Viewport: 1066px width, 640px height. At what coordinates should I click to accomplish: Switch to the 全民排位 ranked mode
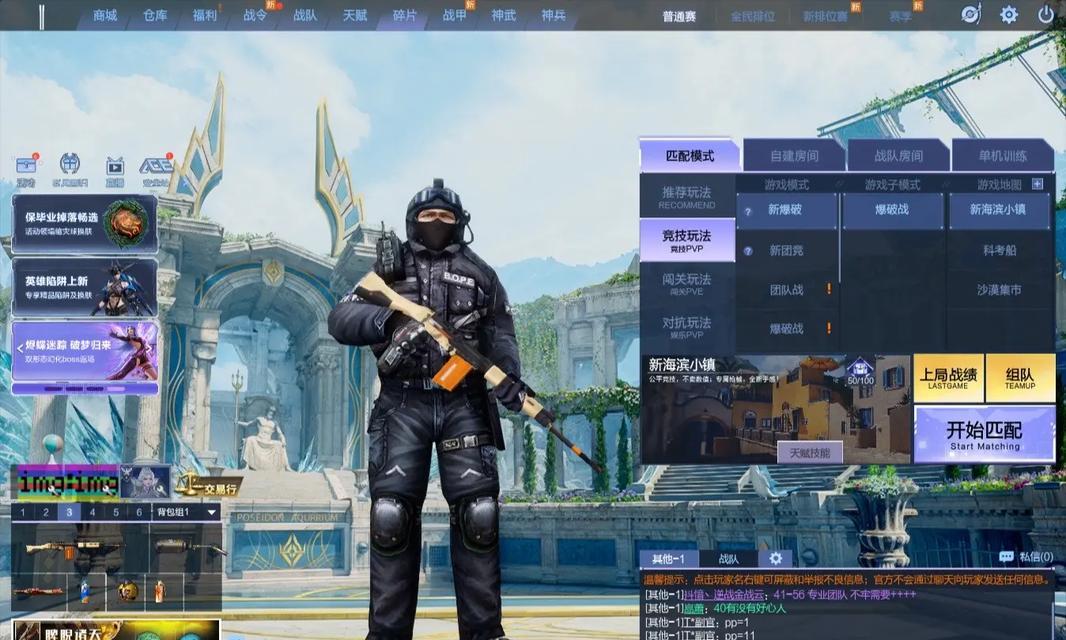pos(752,16)
